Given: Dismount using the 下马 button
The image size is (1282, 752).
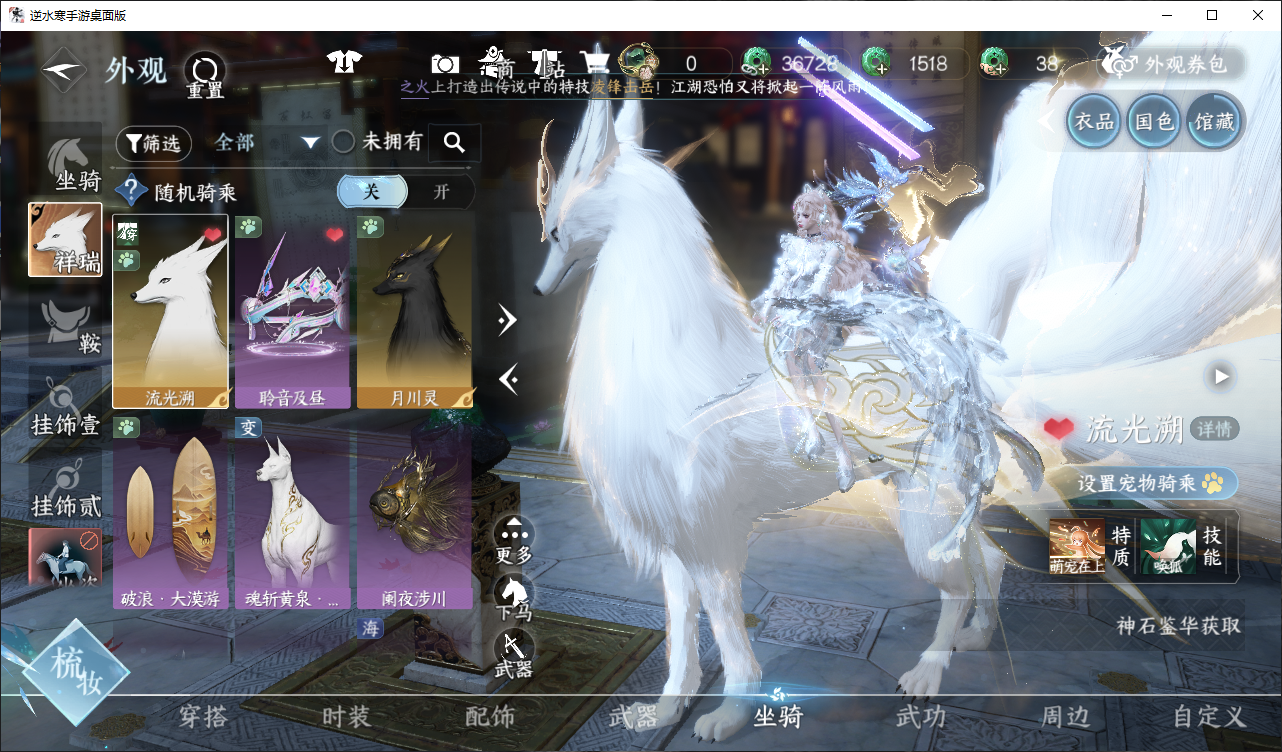Looking at the screenshot, I should pyautogui.click(x=514, y=596).
